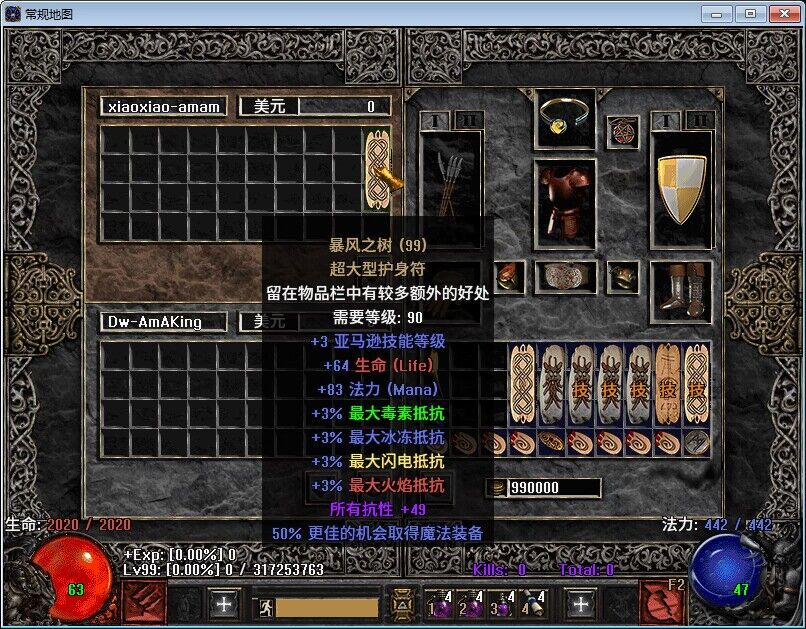806x629 pixels.
Task: Switch to left weapon set II tab
Action: point(468,121)
